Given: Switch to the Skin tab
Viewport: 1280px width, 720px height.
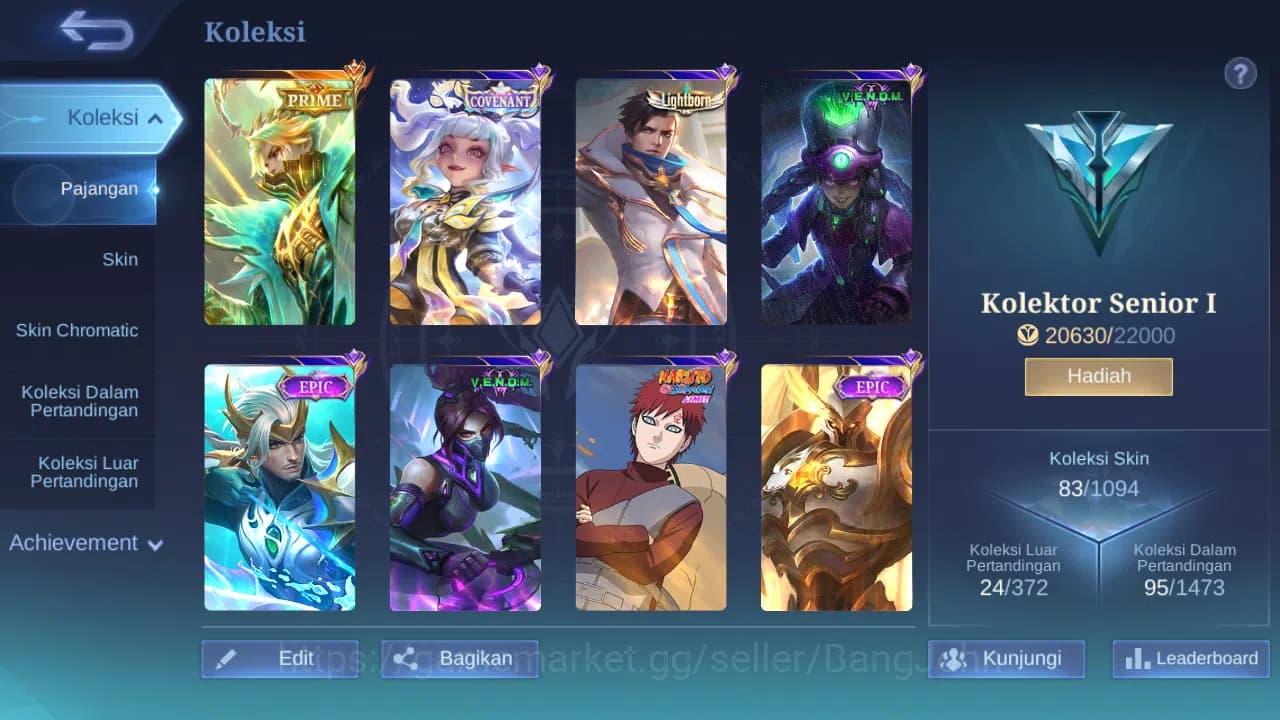Looking at the screenshot, I should click(x=120, y=259).
